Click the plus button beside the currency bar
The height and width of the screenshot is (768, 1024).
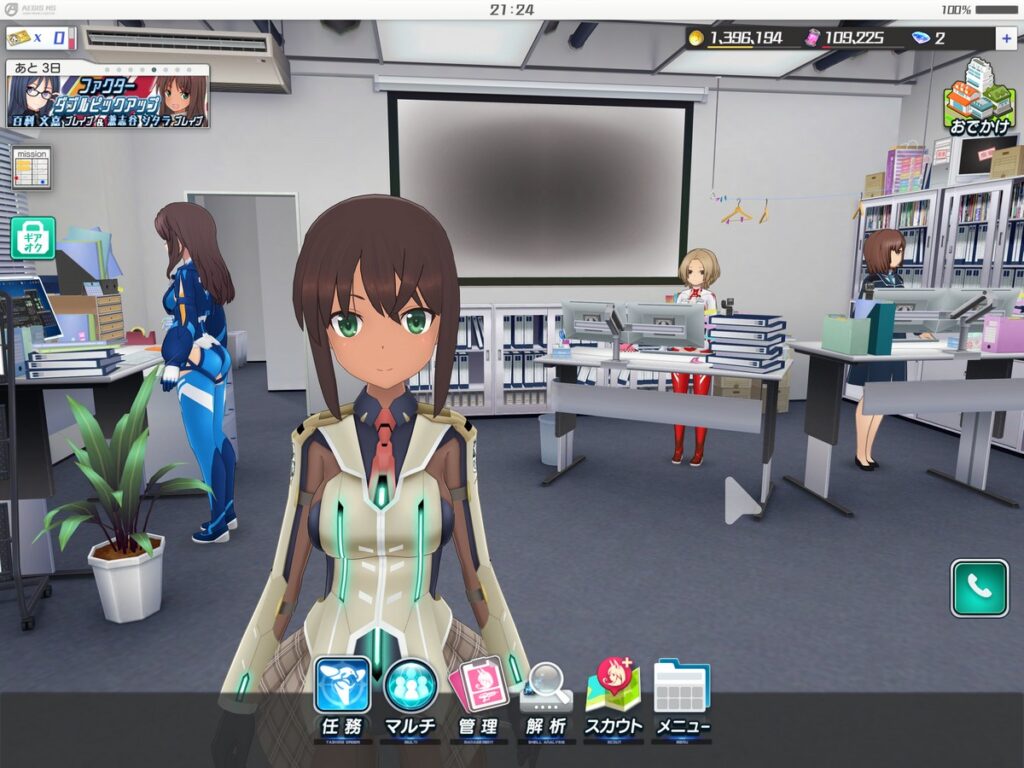1005,39
